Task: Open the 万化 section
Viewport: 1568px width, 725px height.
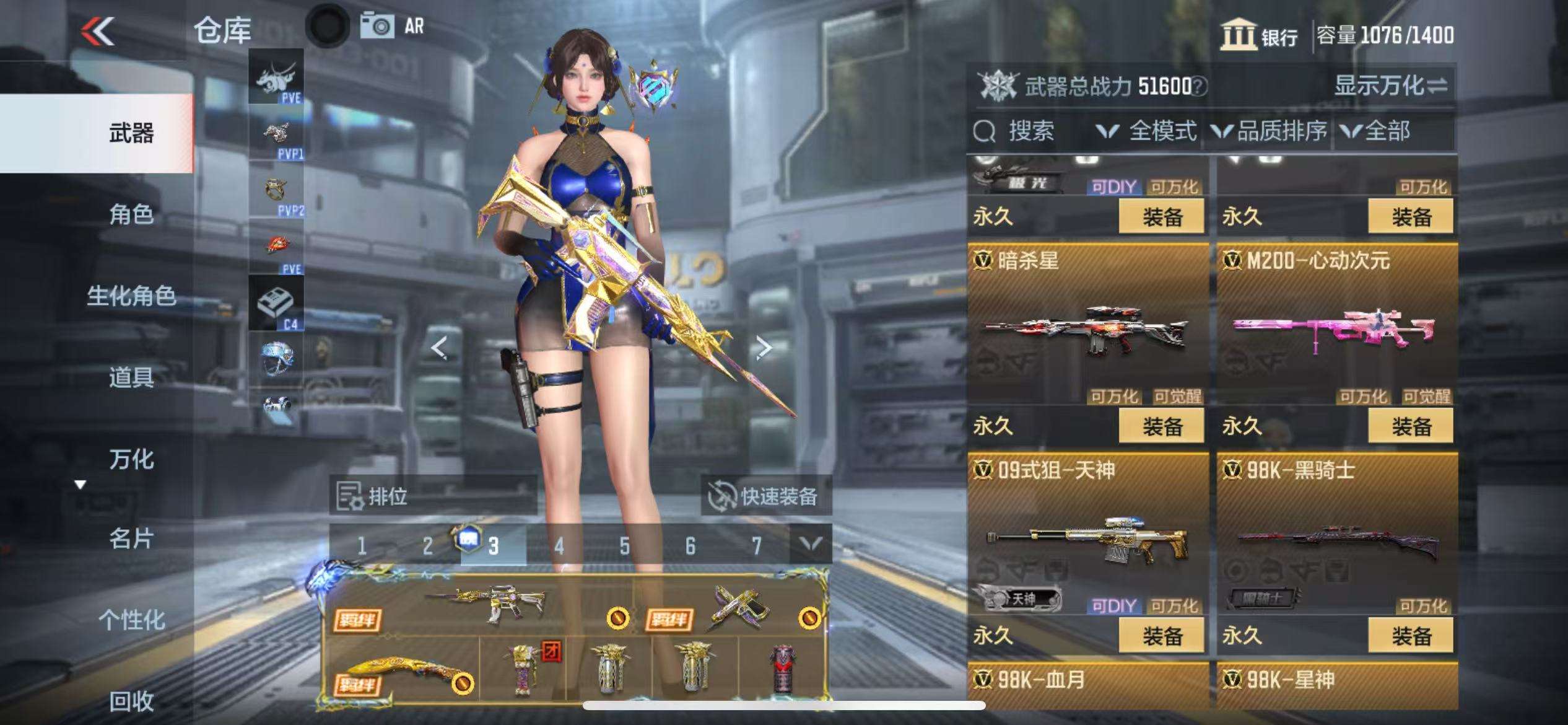Action: (131, 459)
